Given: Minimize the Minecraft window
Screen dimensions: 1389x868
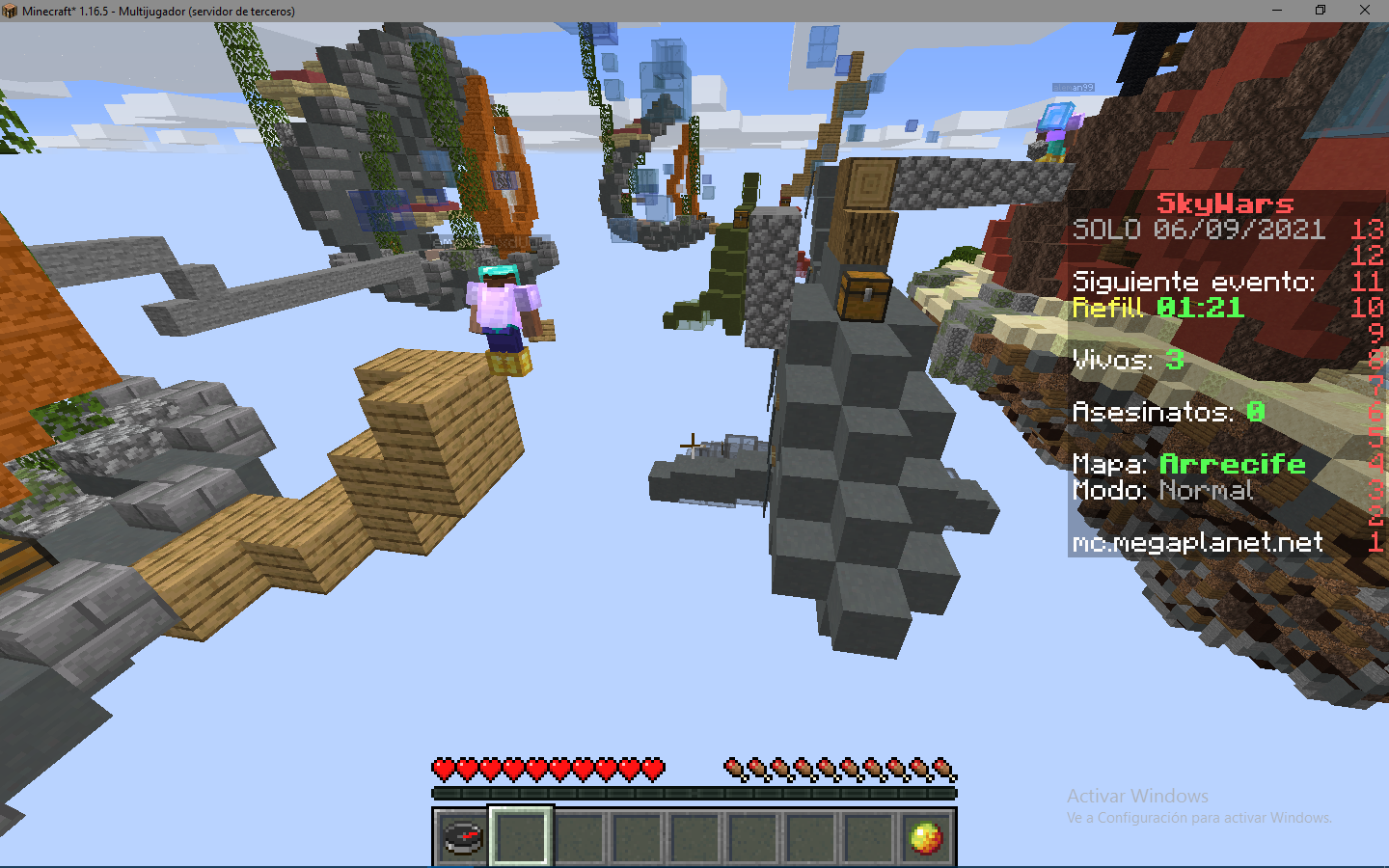Looking at the screenshot, I should (x=1277, y=11).
